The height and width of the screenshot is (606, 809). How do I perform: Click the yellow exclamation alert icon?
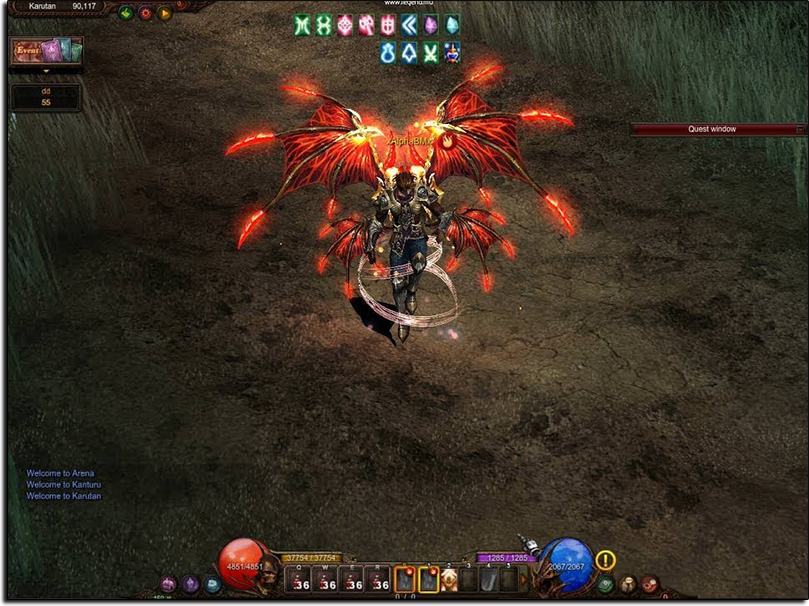pyautogui.click(x=605, y=560)
